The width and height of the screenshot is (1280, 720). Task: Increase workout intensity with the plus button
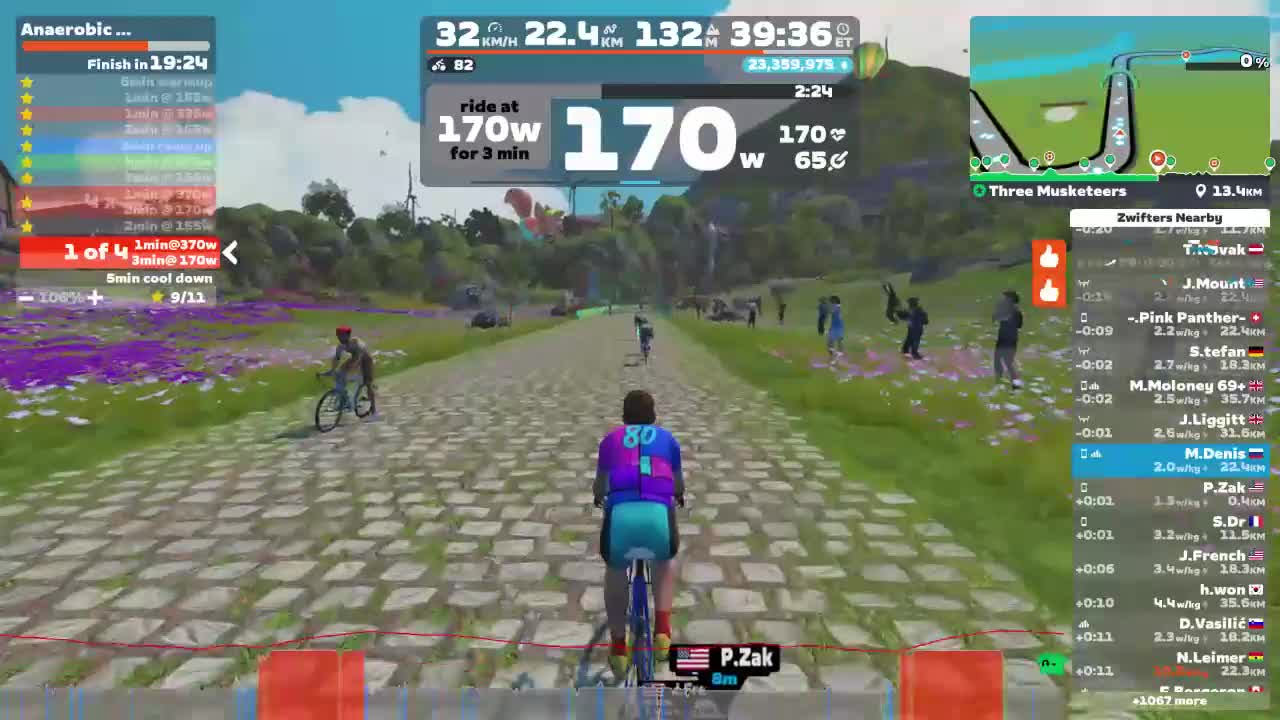click(95, 297)
